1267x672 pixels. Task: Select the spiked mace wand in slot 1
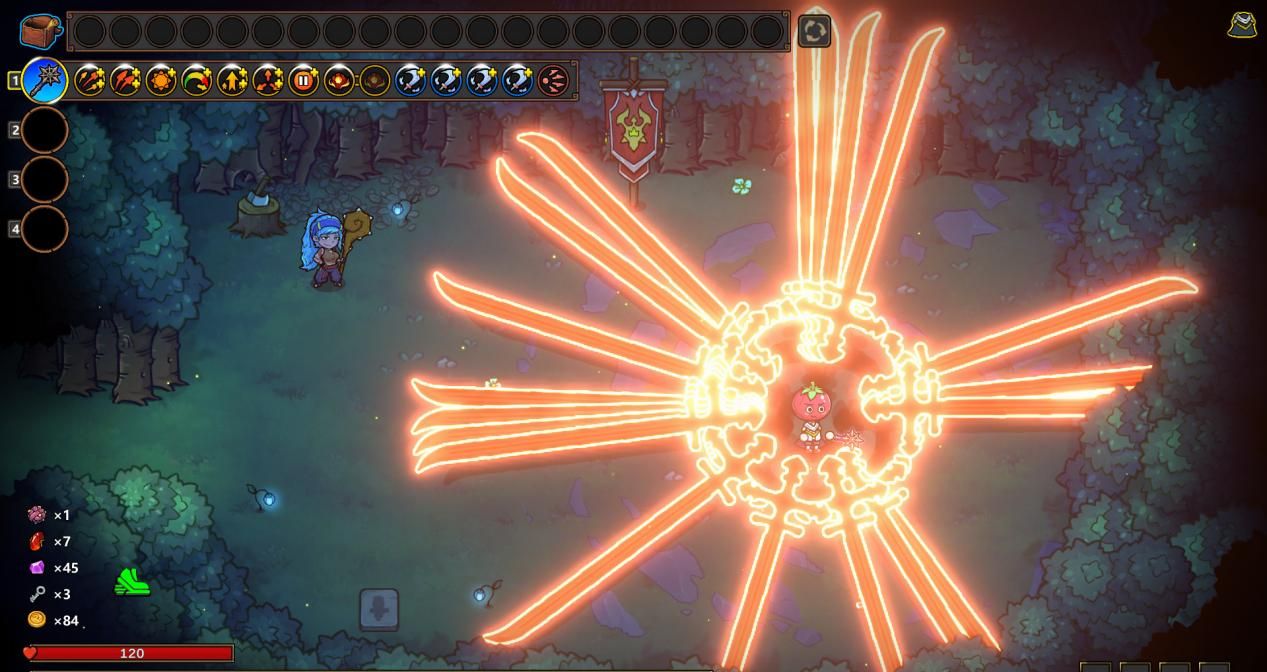45,80
